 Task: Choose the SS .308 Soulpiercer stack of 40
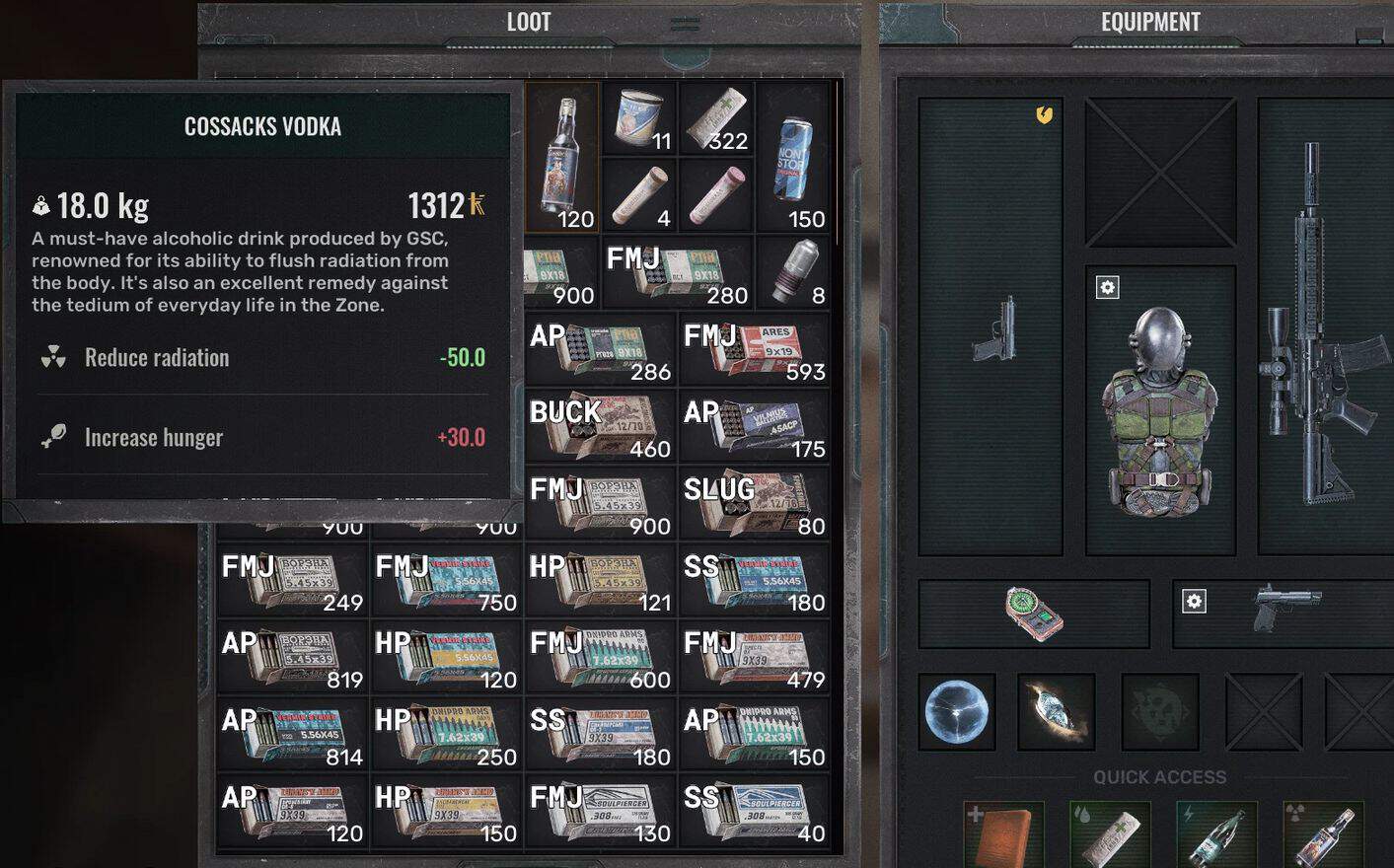(x=755, y=812)
